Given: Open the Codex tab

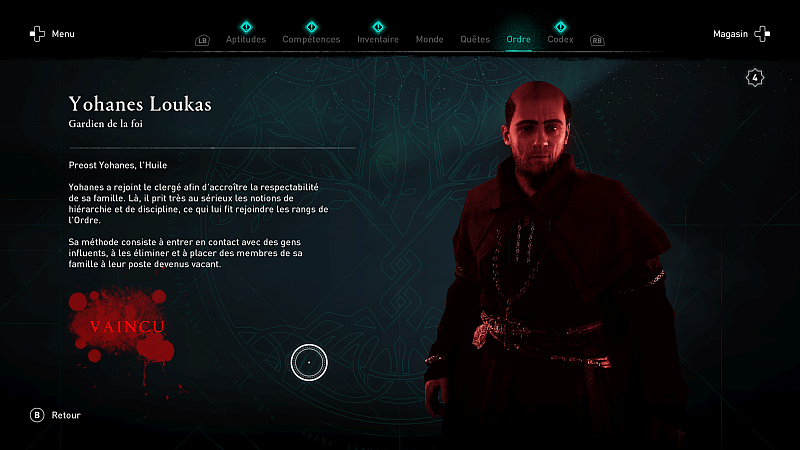Looking at the screenshot, I should (561, 40).
